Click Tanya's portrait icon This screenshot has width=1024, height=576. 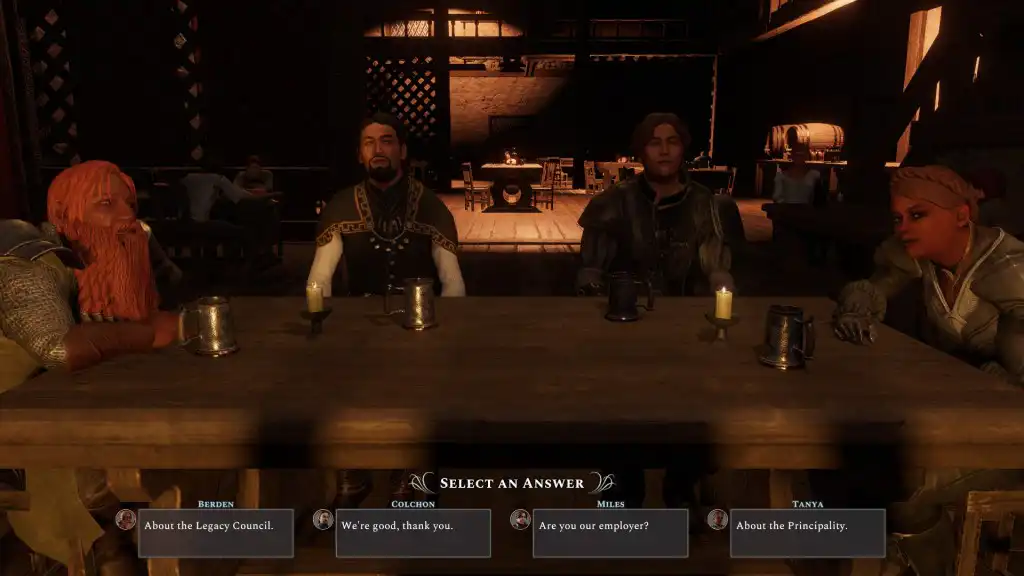click(x=717, y=520)
